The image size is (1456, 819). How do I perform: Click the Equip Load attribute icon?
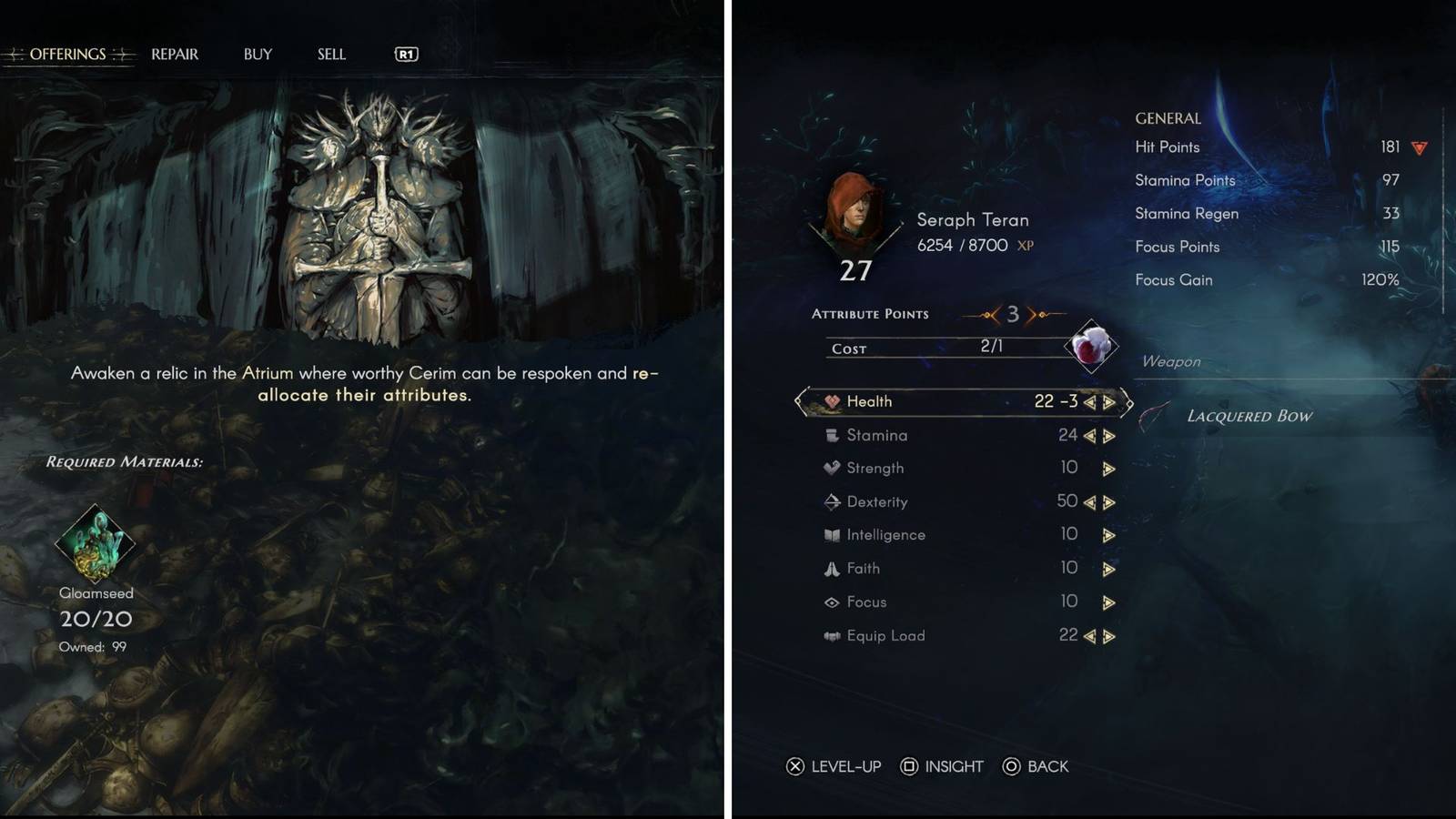[830, 635]
